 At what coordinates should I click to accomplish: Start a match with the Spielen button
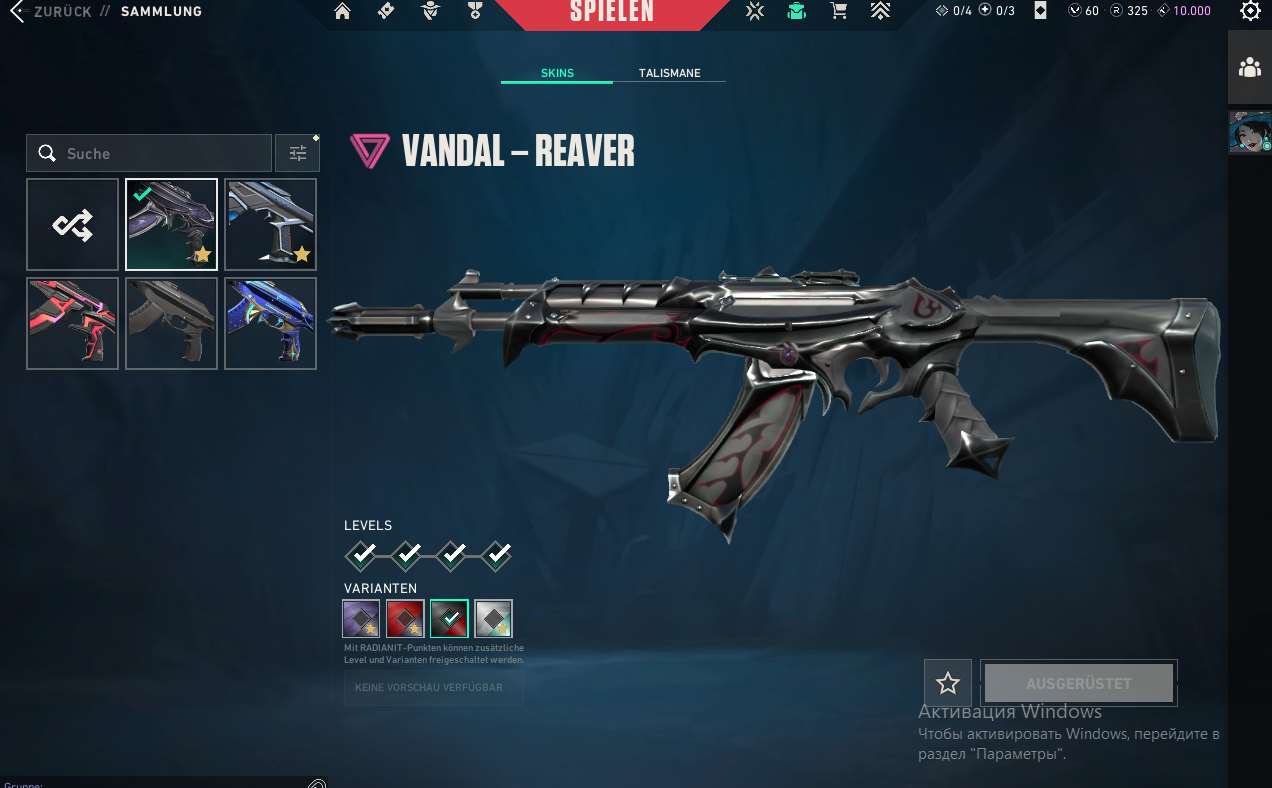(611, 13)
